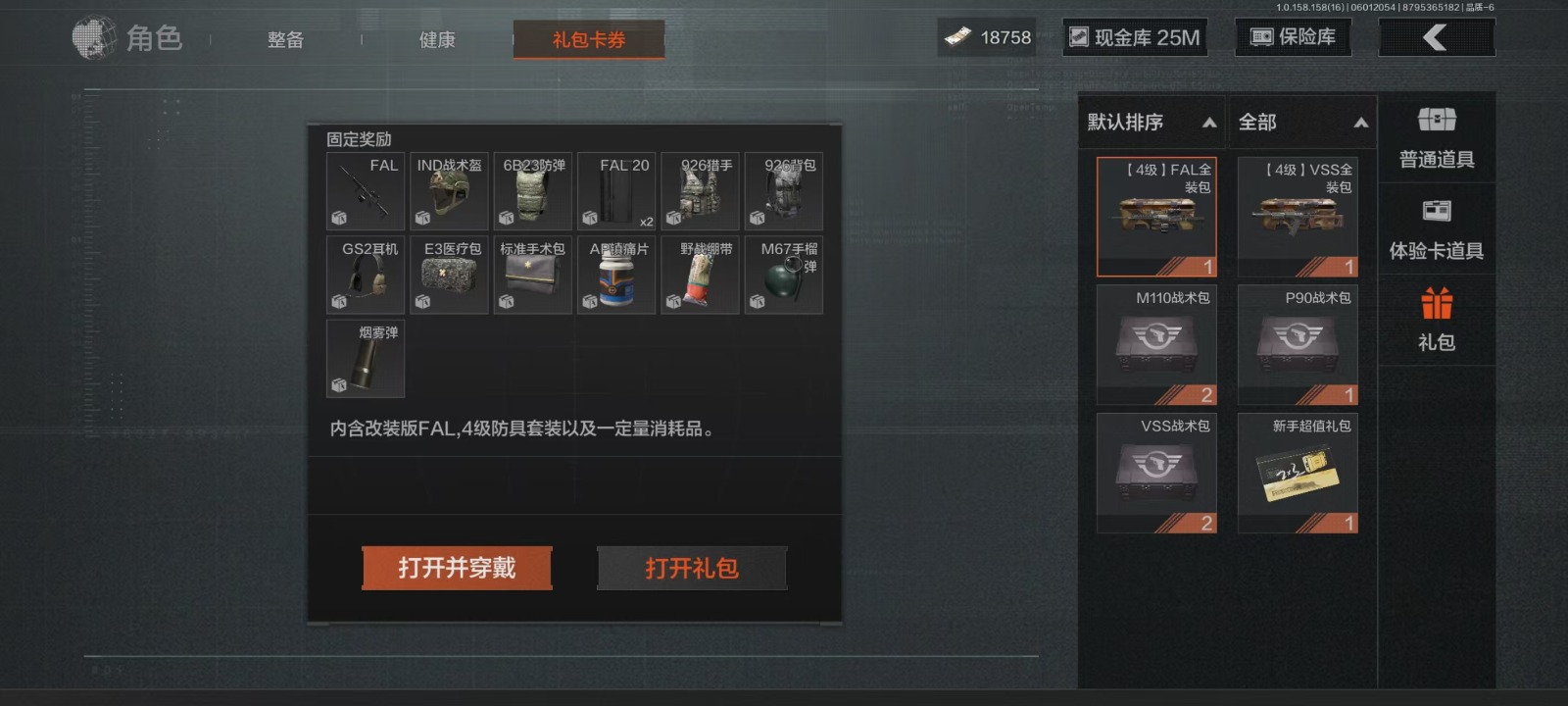Open the 保险库 safe box
Image resolution: width=1568 pixels, height=706 pixels.
(x=1293, y=37)
